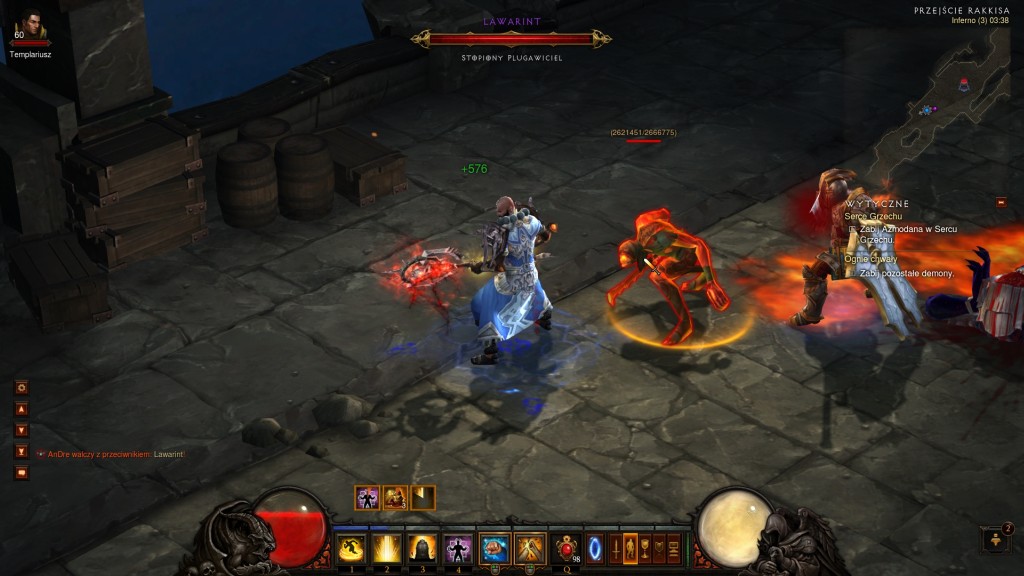Drink the health potion with 98 charges

[x=568, y=548]
